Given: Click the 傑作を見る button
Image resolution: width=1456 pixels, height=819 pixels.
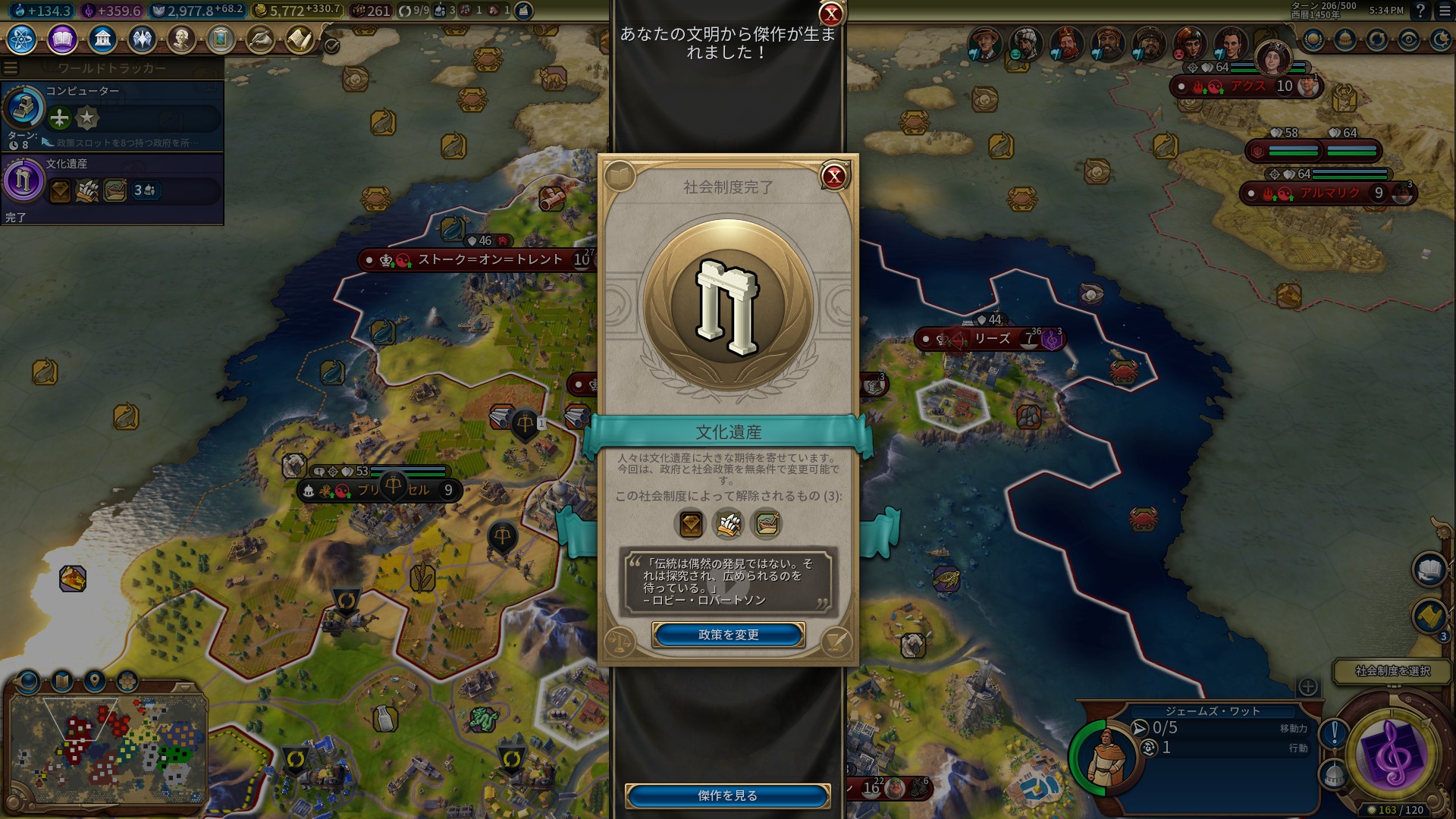Looking at the screenshot, I should (x=727, y=795).
